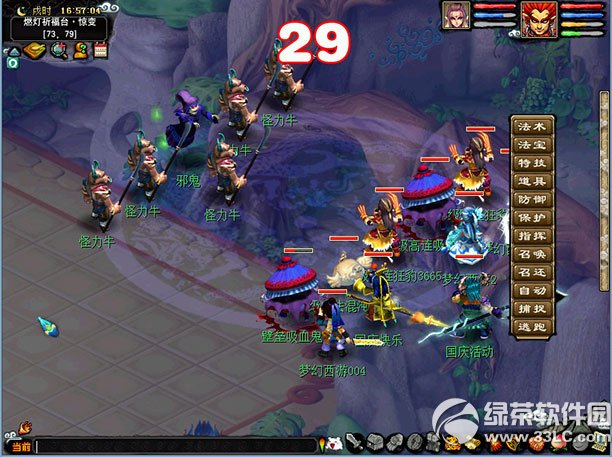This screenshot has width=612, height=457.
Task: Select the 逃跑 flee command
Action: point(531,325)
